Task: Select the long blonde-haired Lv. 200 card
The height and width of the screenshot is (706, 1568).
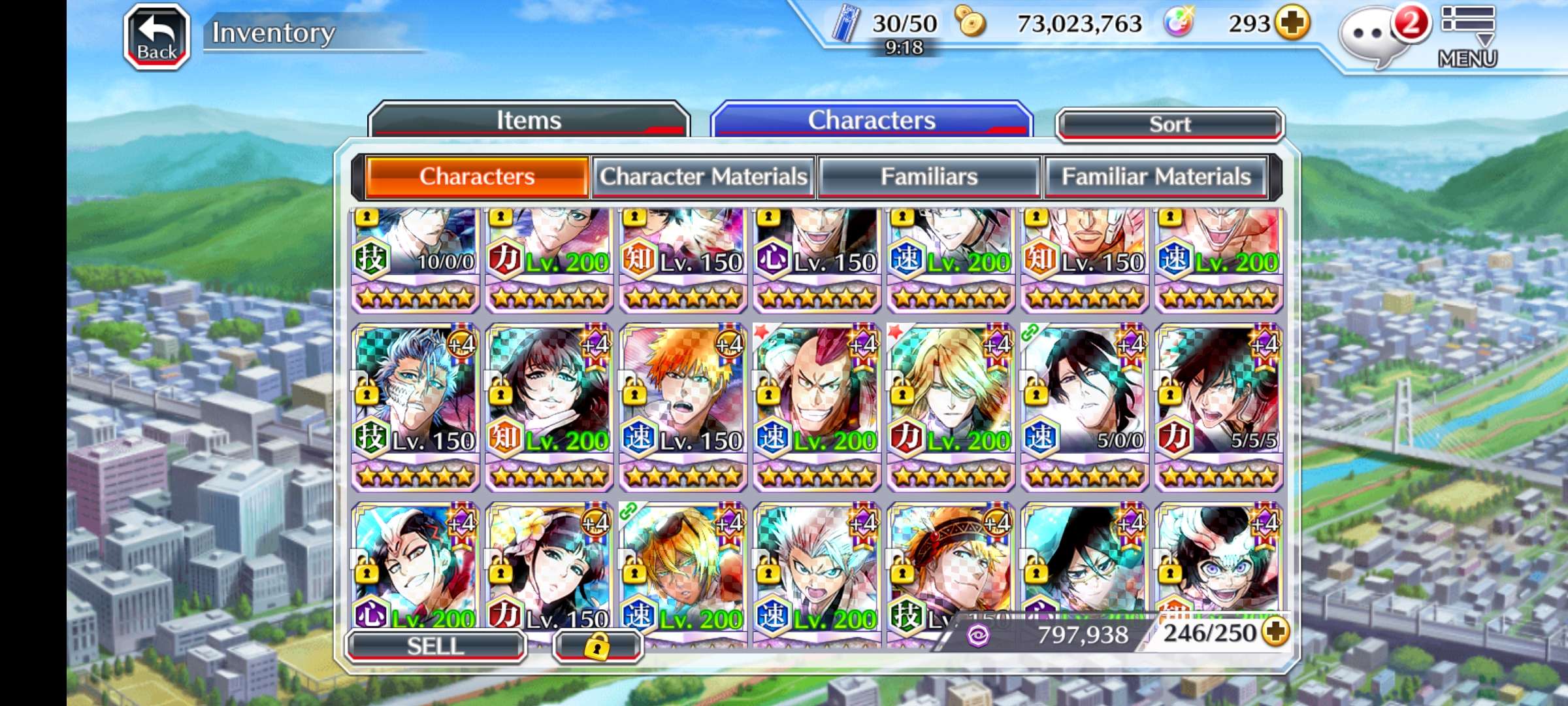Action: [951, 405]
